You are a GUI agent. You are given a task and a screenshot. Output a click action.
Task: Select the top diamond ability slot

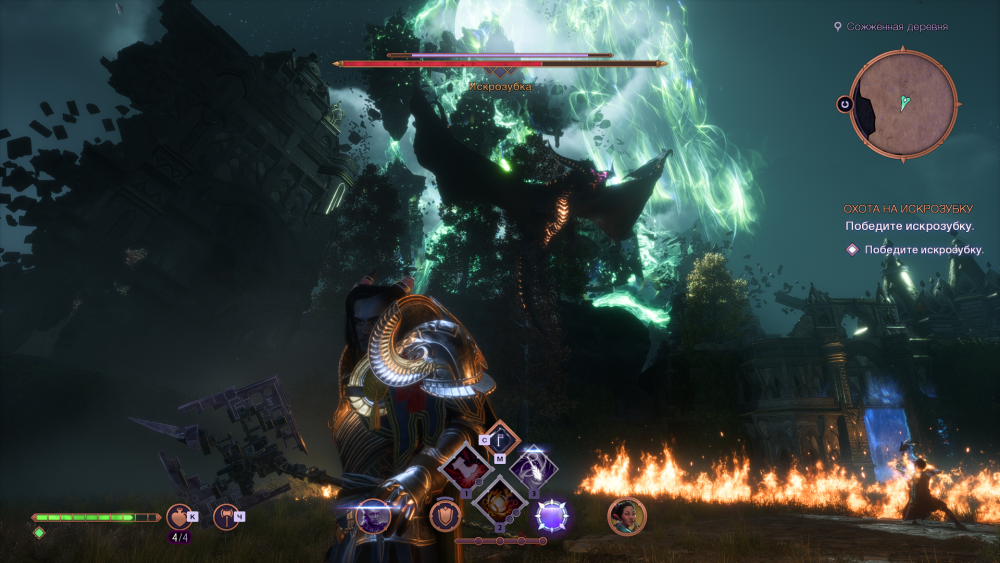click(499, 438)
